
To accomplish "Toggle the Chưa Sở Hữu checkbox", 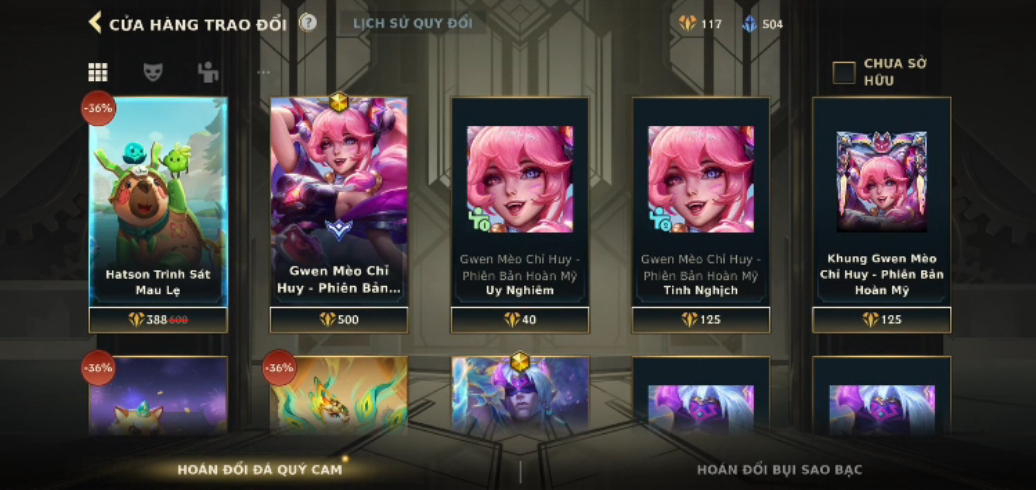I will (844, 72).
